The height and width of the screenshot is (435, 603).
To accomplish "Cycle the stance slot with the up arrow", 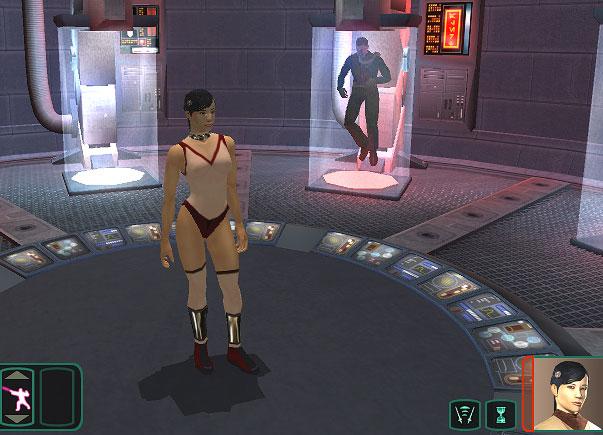I will [x=18, y=375].
